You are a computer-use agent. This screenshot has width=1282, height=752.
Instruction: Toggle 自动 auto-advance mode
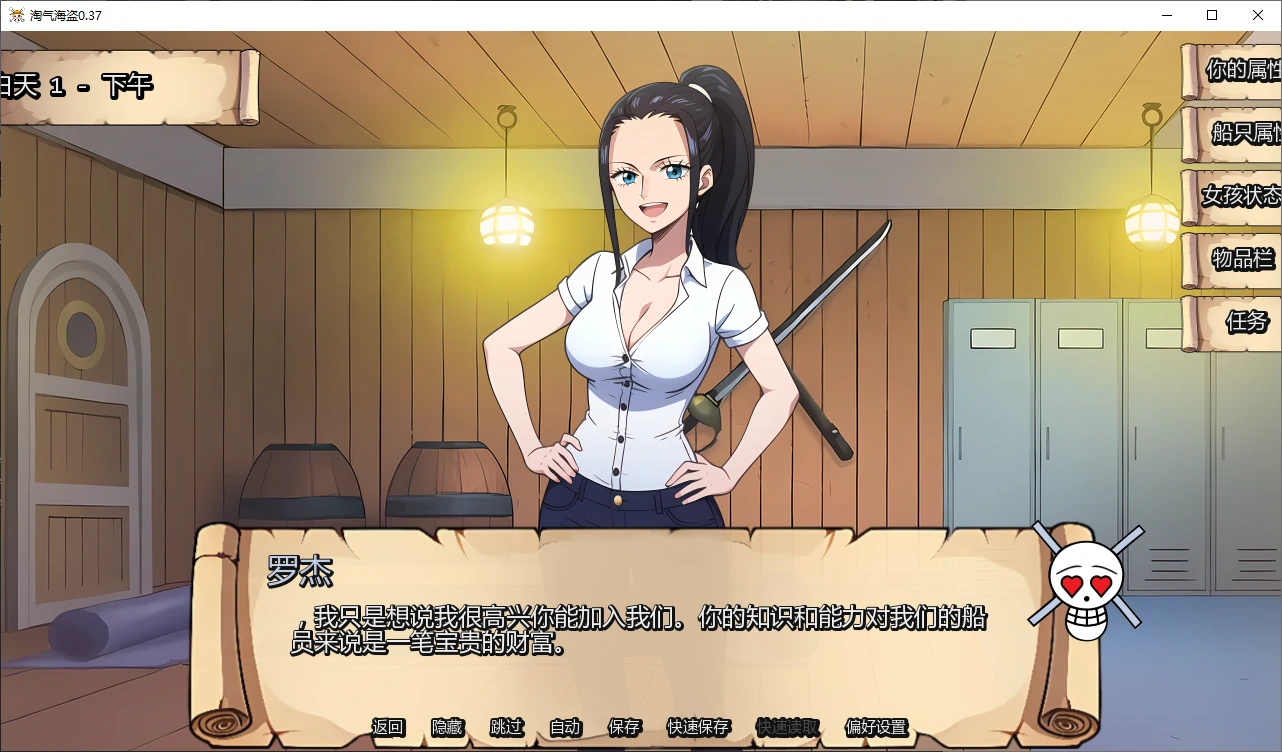[565, 727]
